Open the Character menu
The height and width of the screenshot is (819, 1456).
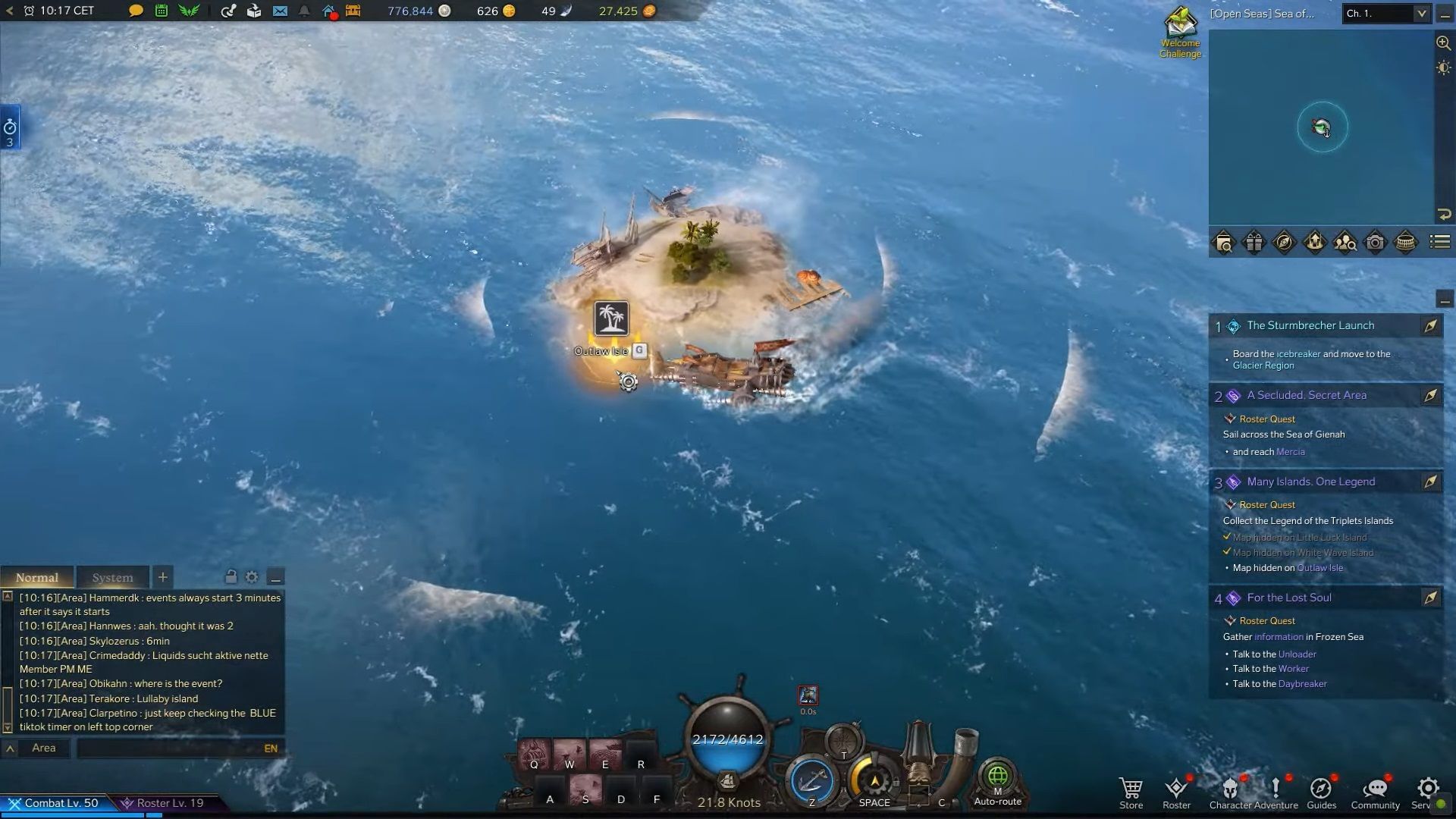(x=1229, y=792)
